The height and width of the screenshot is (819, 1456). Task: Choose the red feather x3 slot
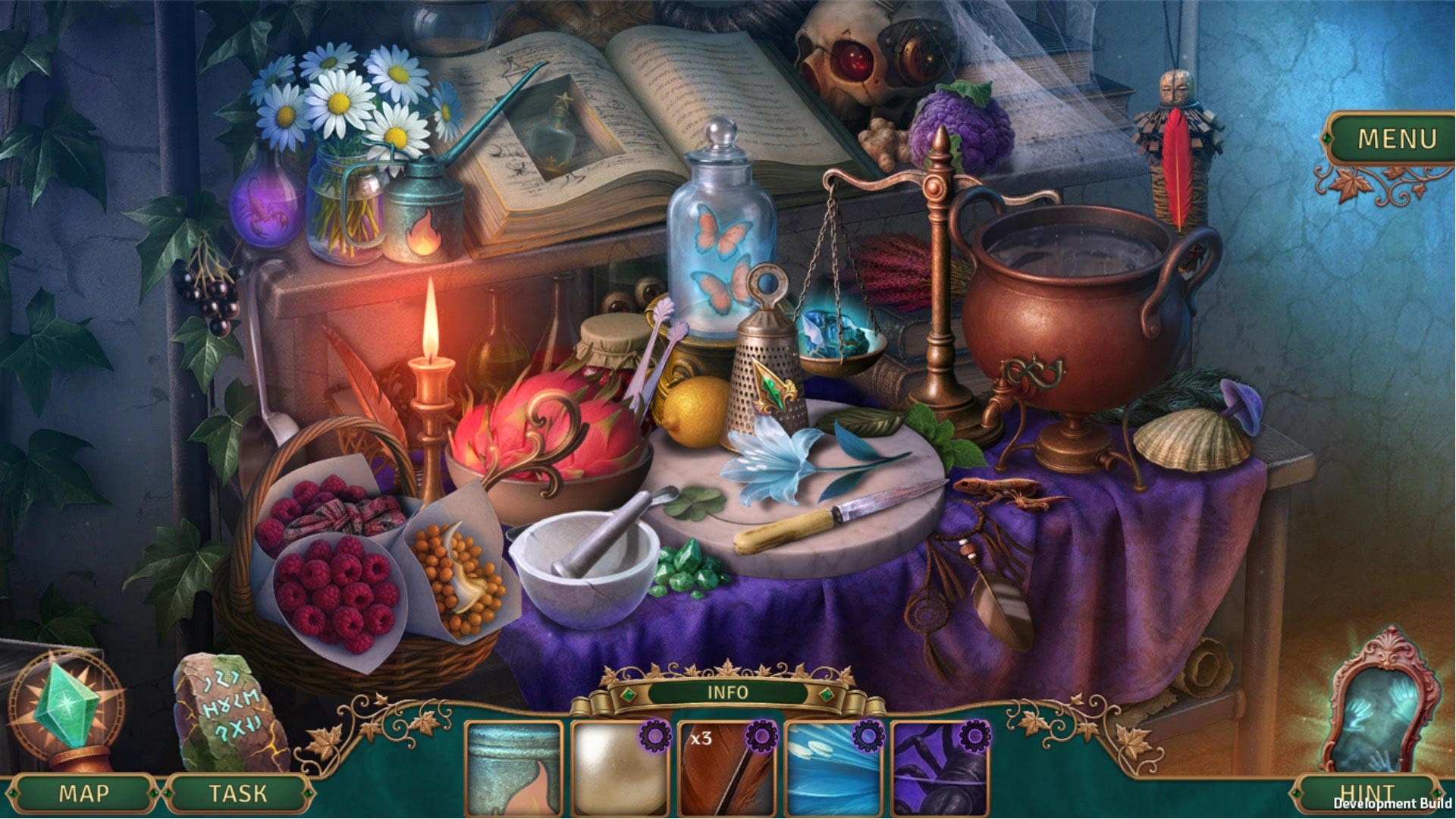point(726,768)
